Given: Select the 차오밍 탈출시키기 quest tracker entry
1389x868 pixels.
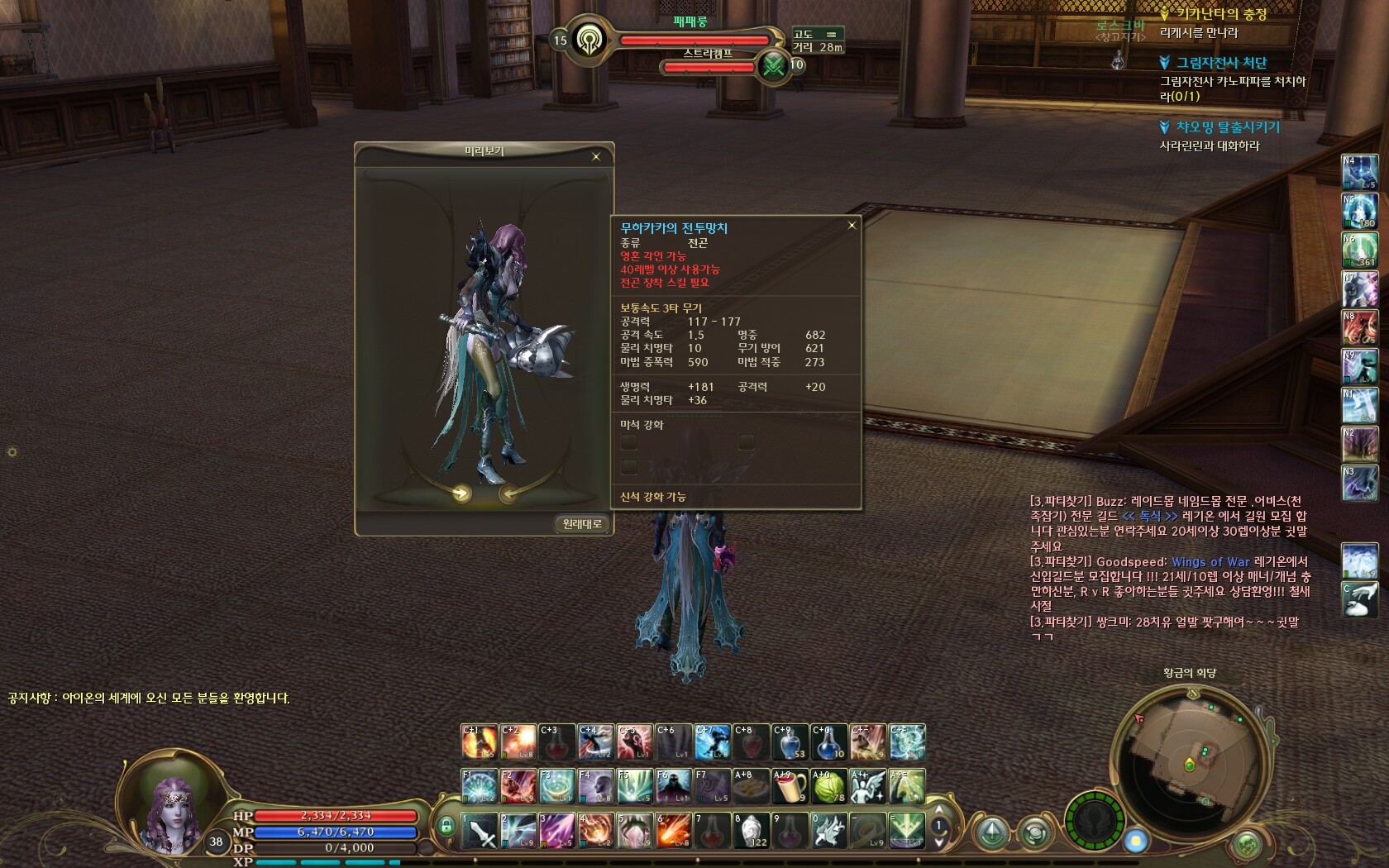Looking at the screenshot, I should coord(1228,127).
